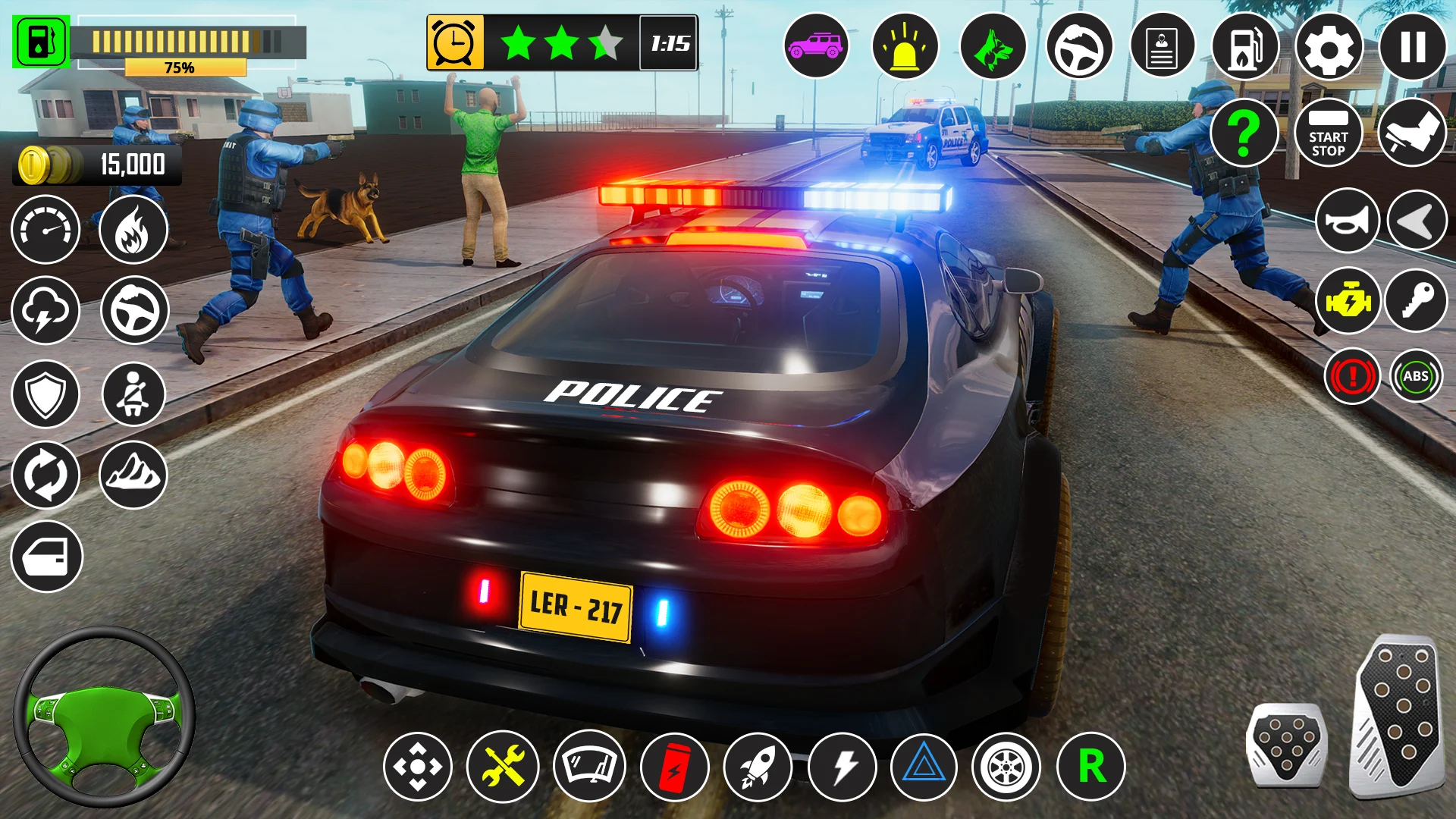The width and height of the screenshot is (1456, 819).
Task: Pause the game
Action: (x=1412, y=47)
